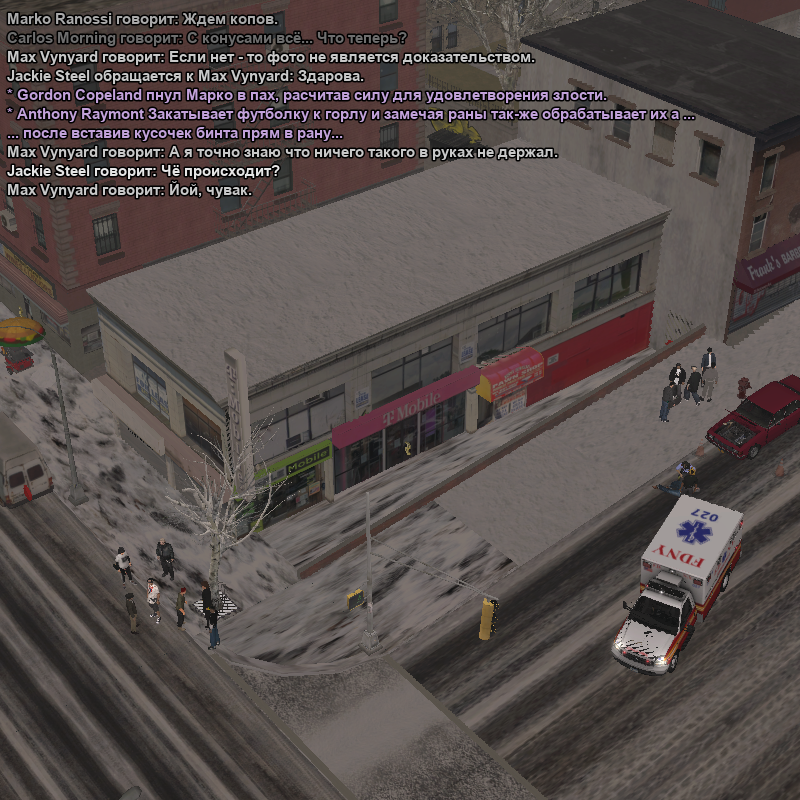
Task: Select Carlos Morning's chat line about cones
Action: pyautogui.click(x=206, y=38)
